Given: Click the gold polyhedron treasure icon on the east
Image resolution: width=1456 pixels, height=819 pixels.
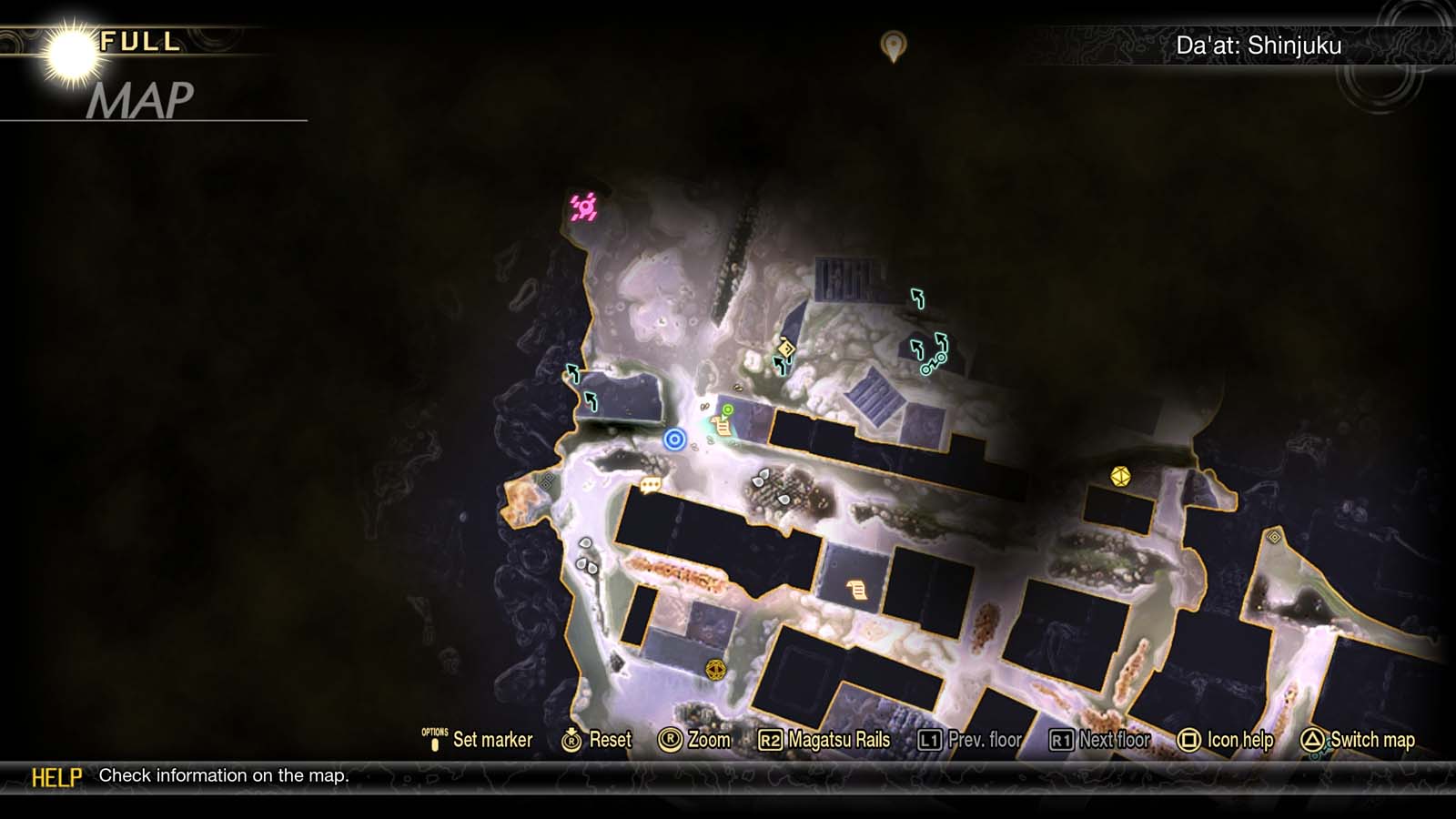Looking at the screenshot, I should pos(1120,475).
